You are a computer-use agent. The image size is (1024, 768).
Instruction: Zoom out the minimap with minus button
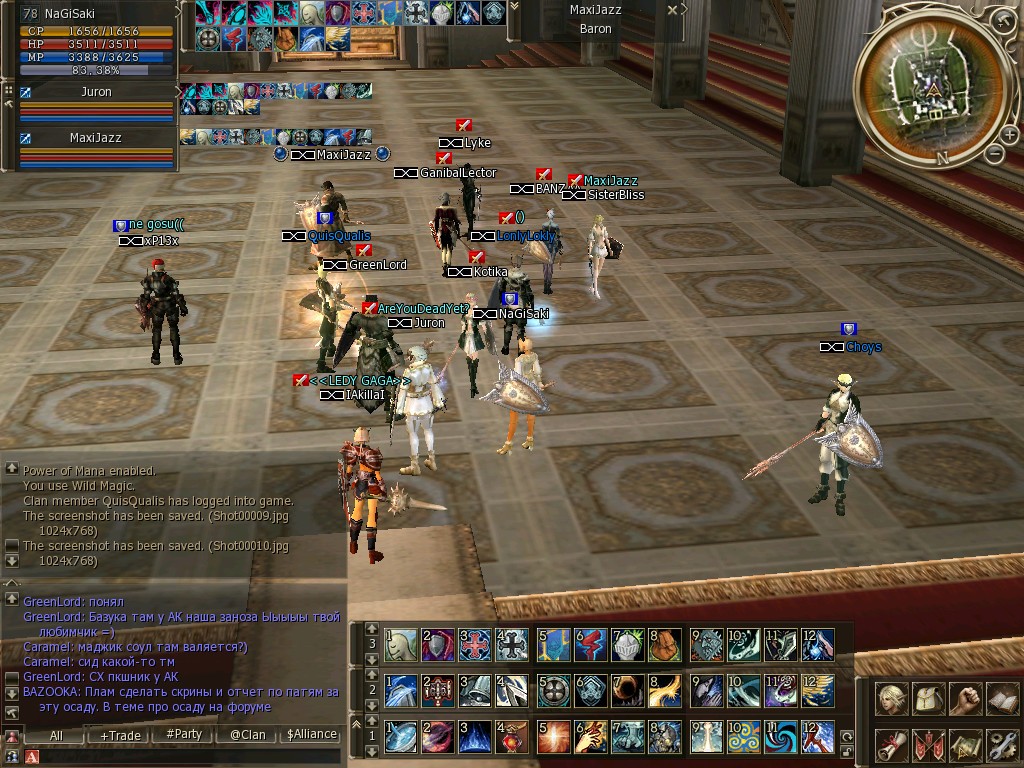pos(994,153)
